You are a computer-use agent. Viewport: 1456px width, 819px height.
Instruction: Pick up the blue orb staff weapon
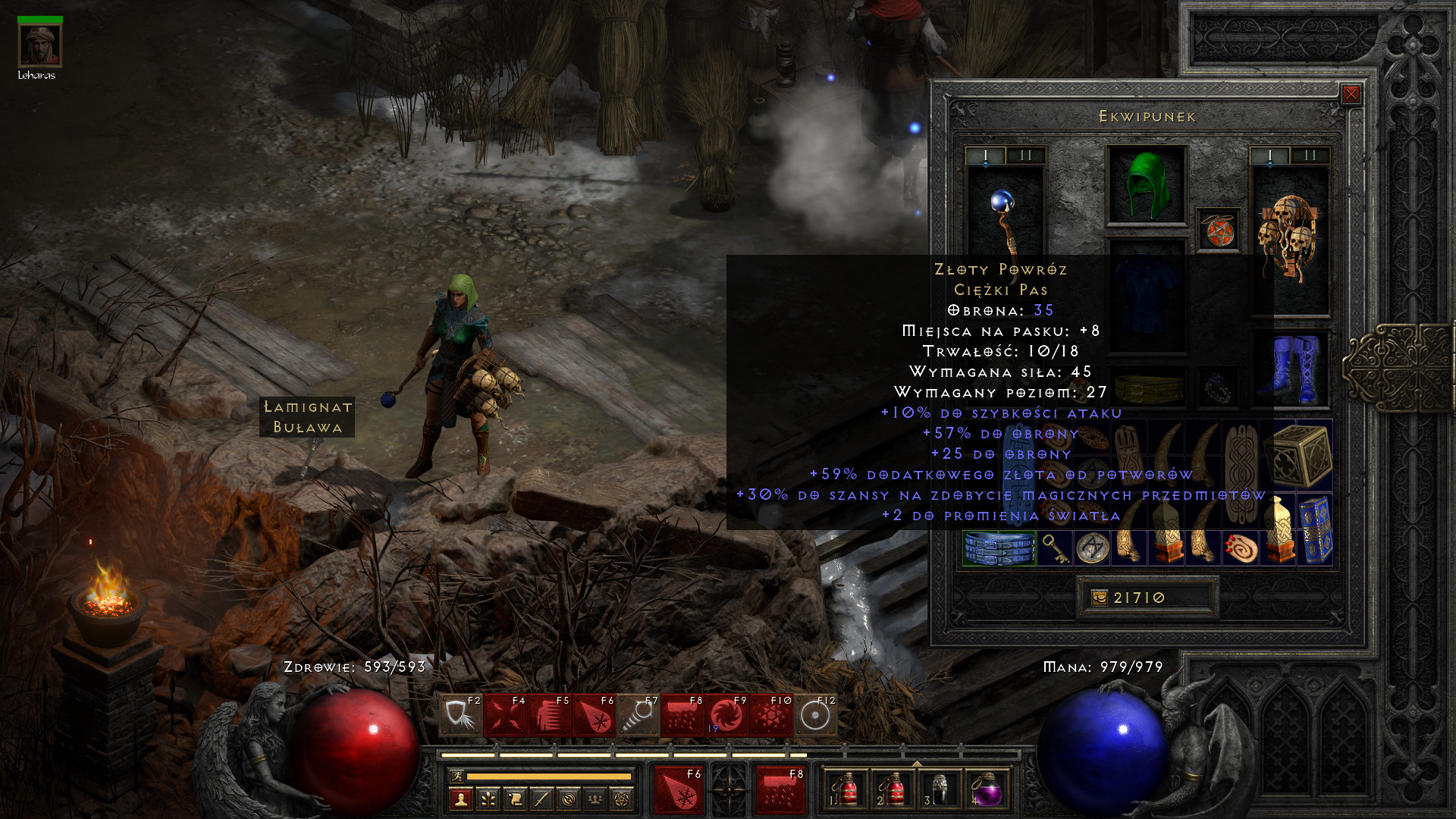(1004, 220)
